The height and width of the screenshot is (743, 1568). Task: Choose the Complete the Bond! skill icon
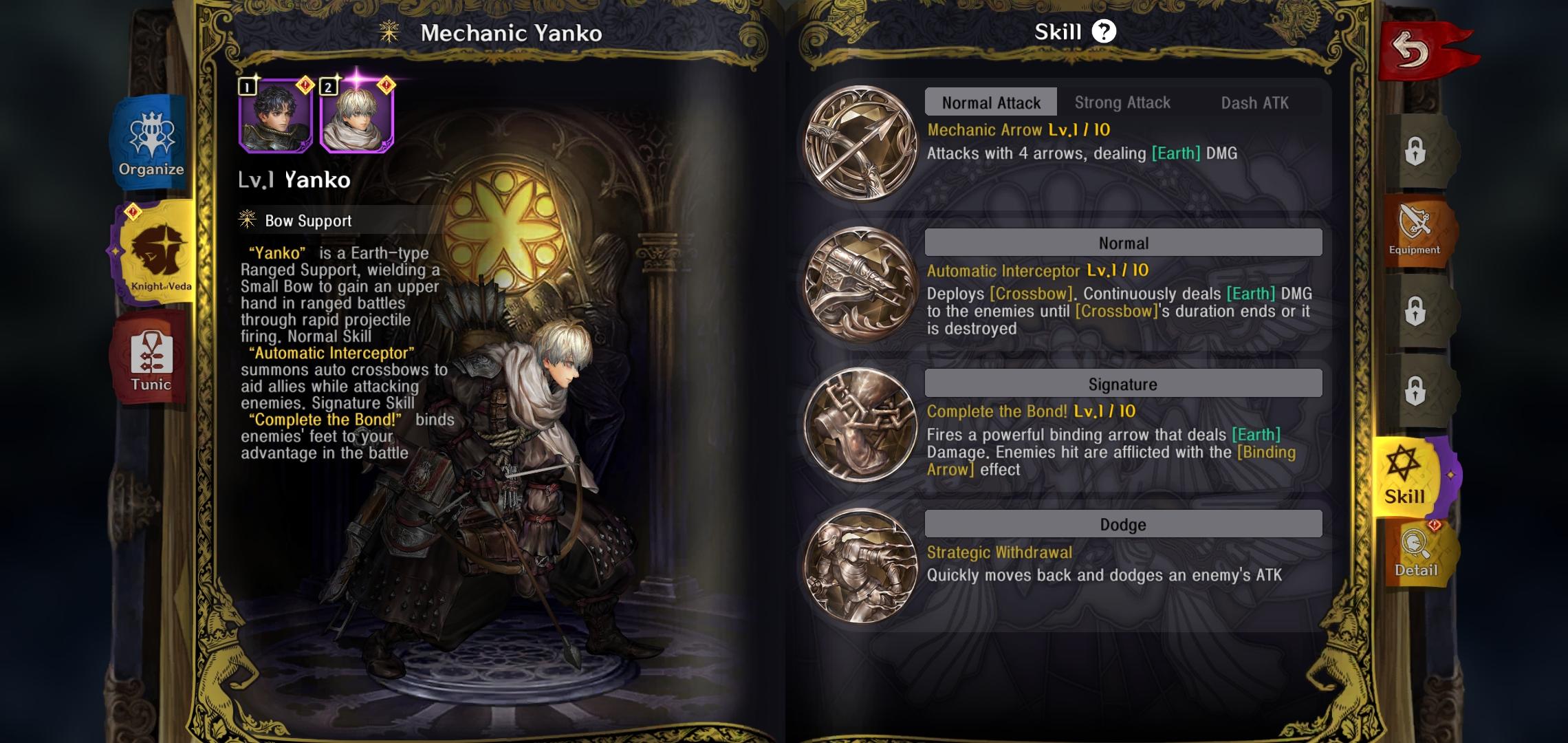click(860, 424)
